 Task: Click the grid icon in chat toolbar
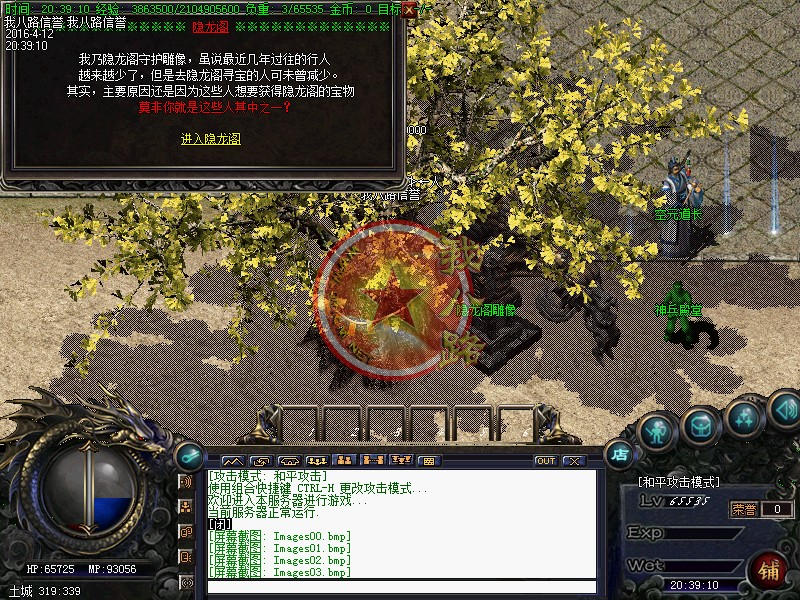(427, 461)
